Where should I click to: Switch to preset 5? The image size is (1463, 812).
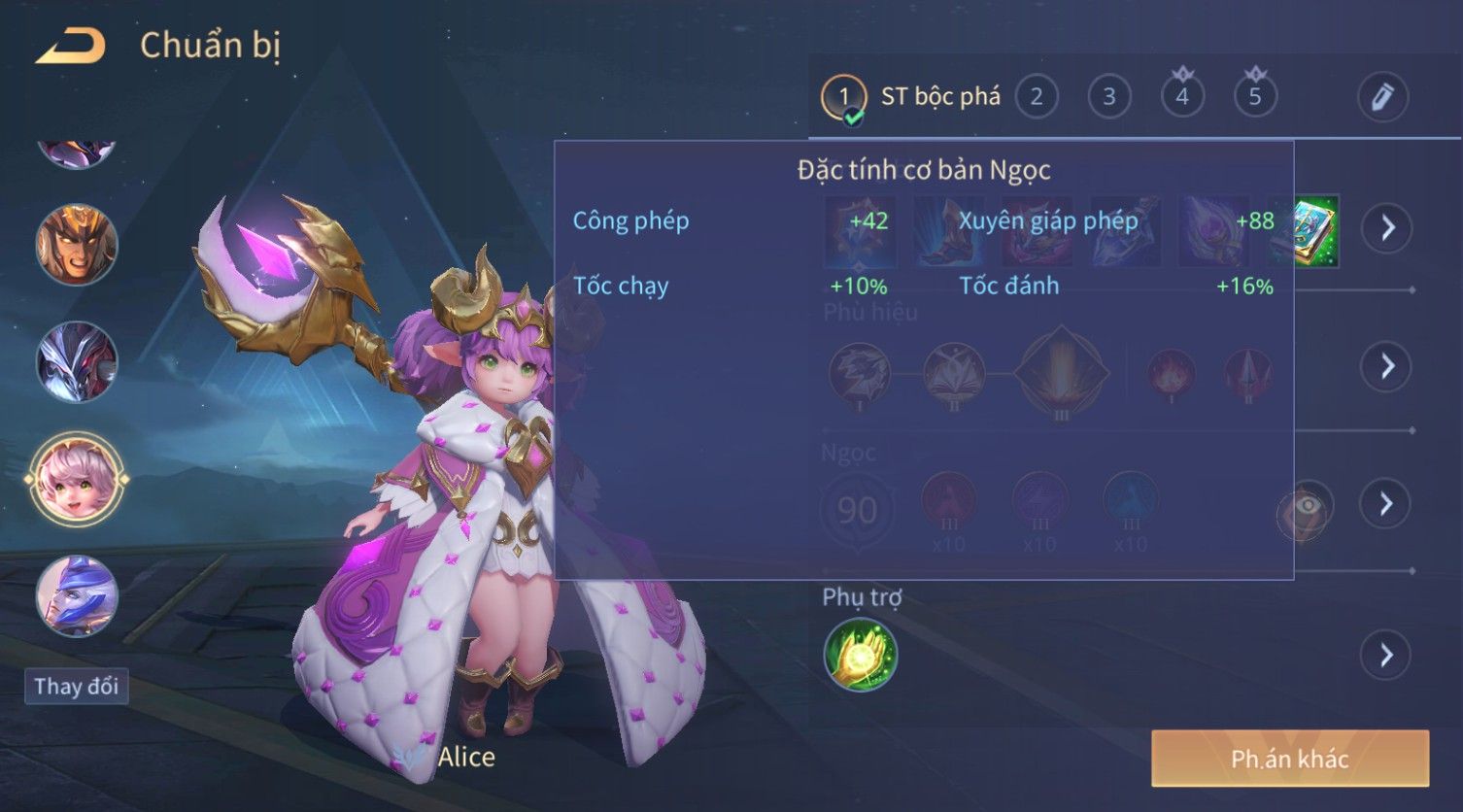point(1254,96)
